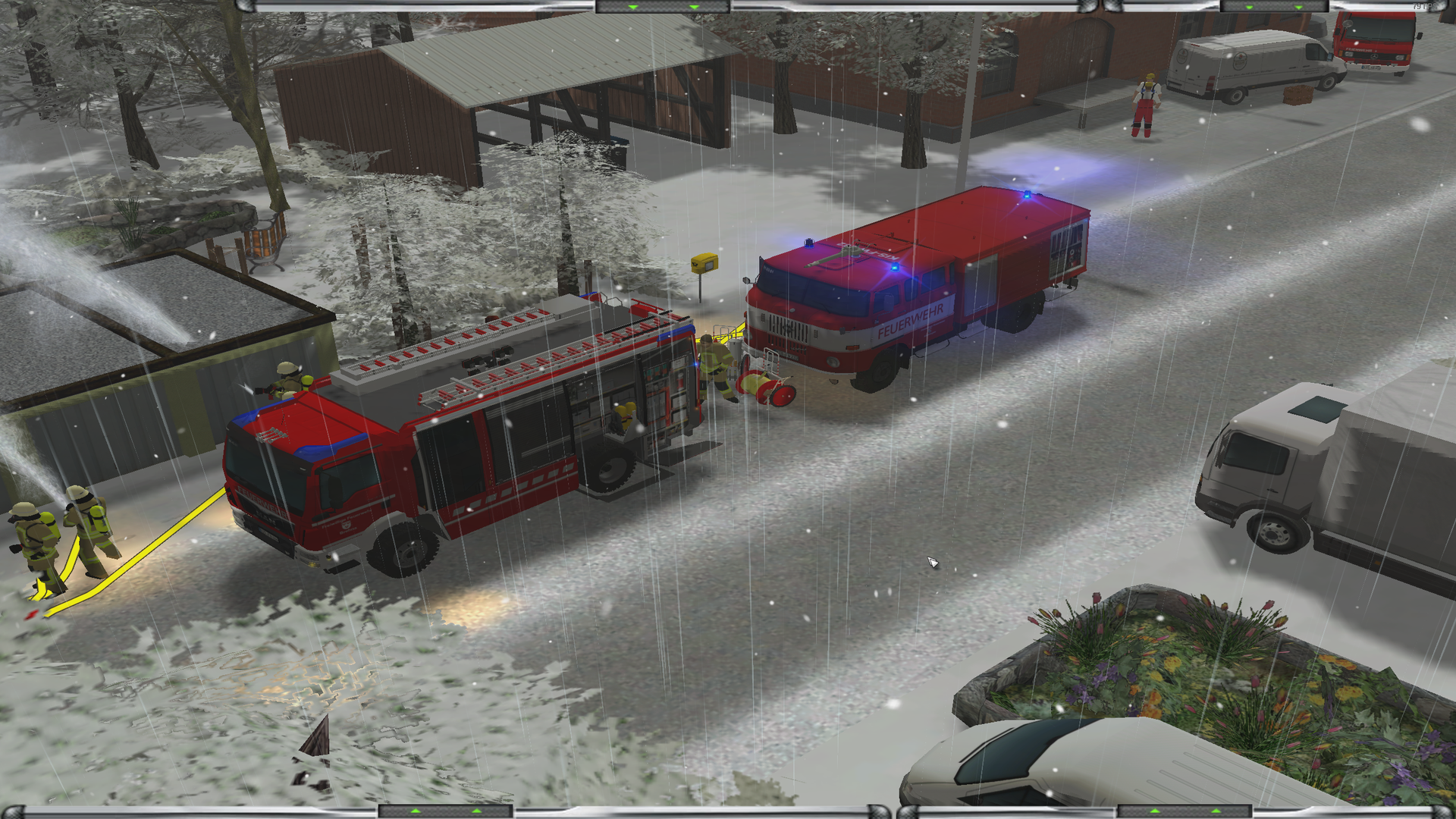Expand the pull-up tab on the bottom bar's left section
Image resolution: width=1456 pixels, height=819 pixels.
point(446,811)
